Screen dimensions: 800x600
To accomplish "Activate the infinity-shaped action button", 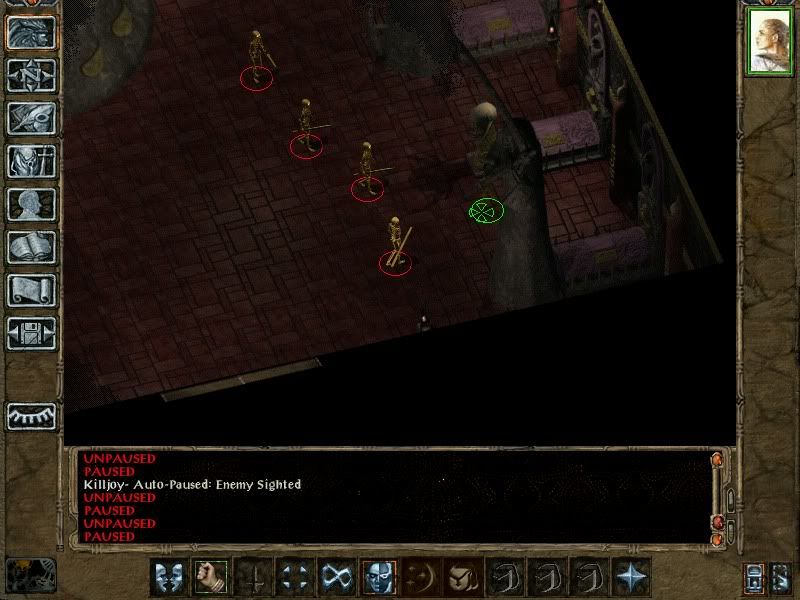I will click(x=336, y=577).
